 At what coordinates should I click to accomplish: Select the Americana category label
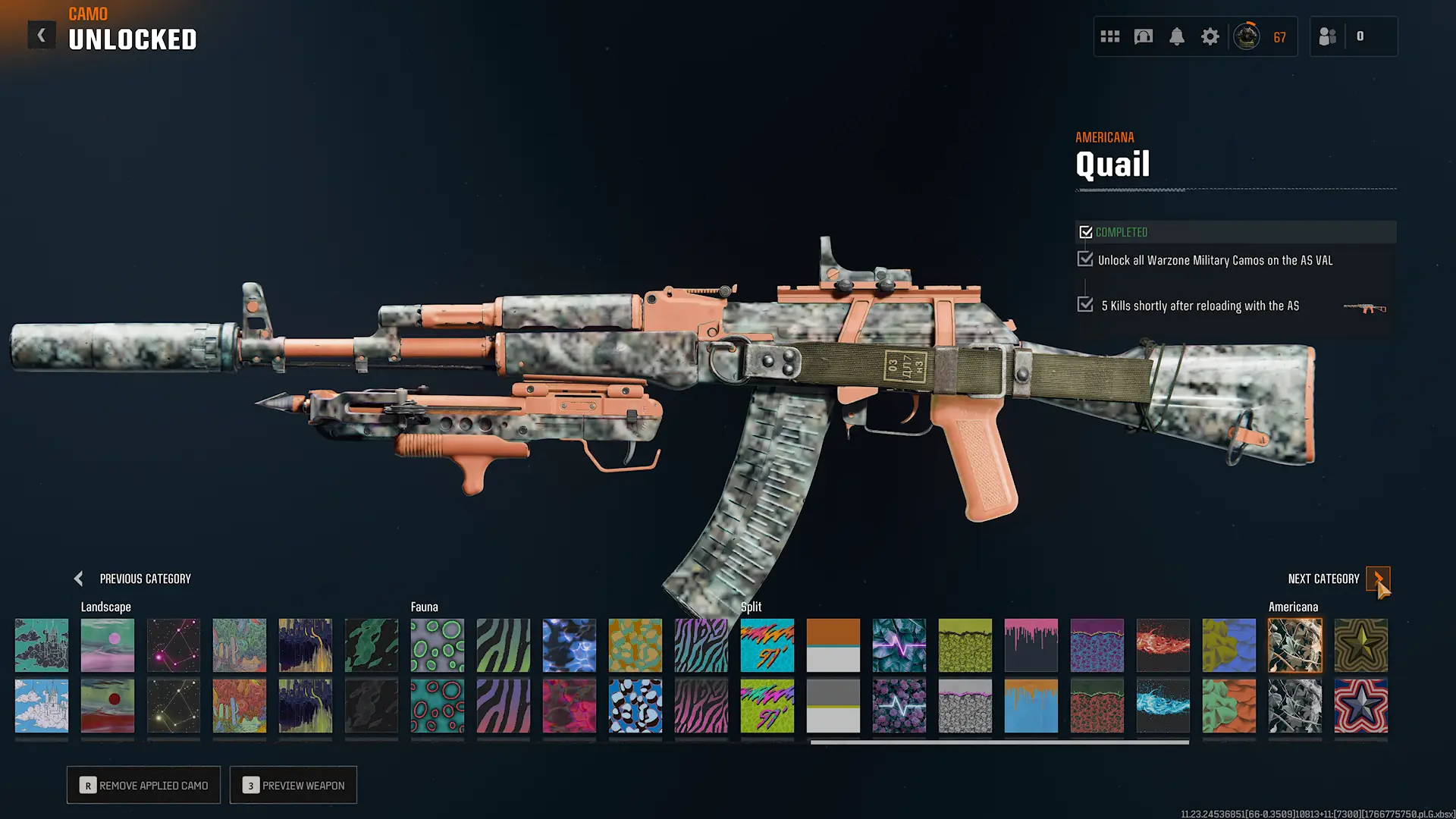click(1293, 607)
